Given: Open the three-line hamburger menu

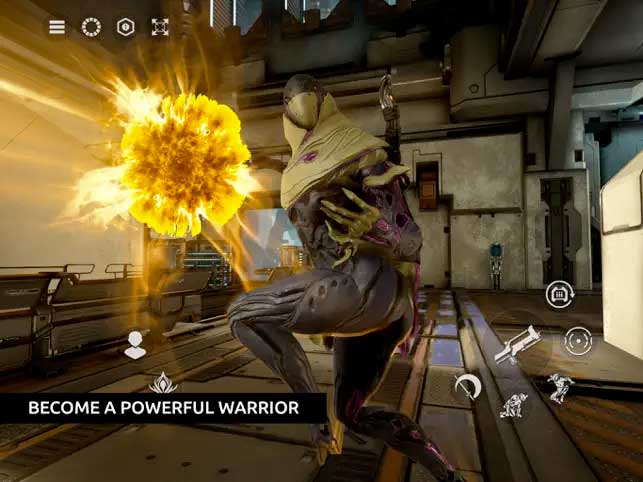Looking at the screenshot, I should [57, 27].
